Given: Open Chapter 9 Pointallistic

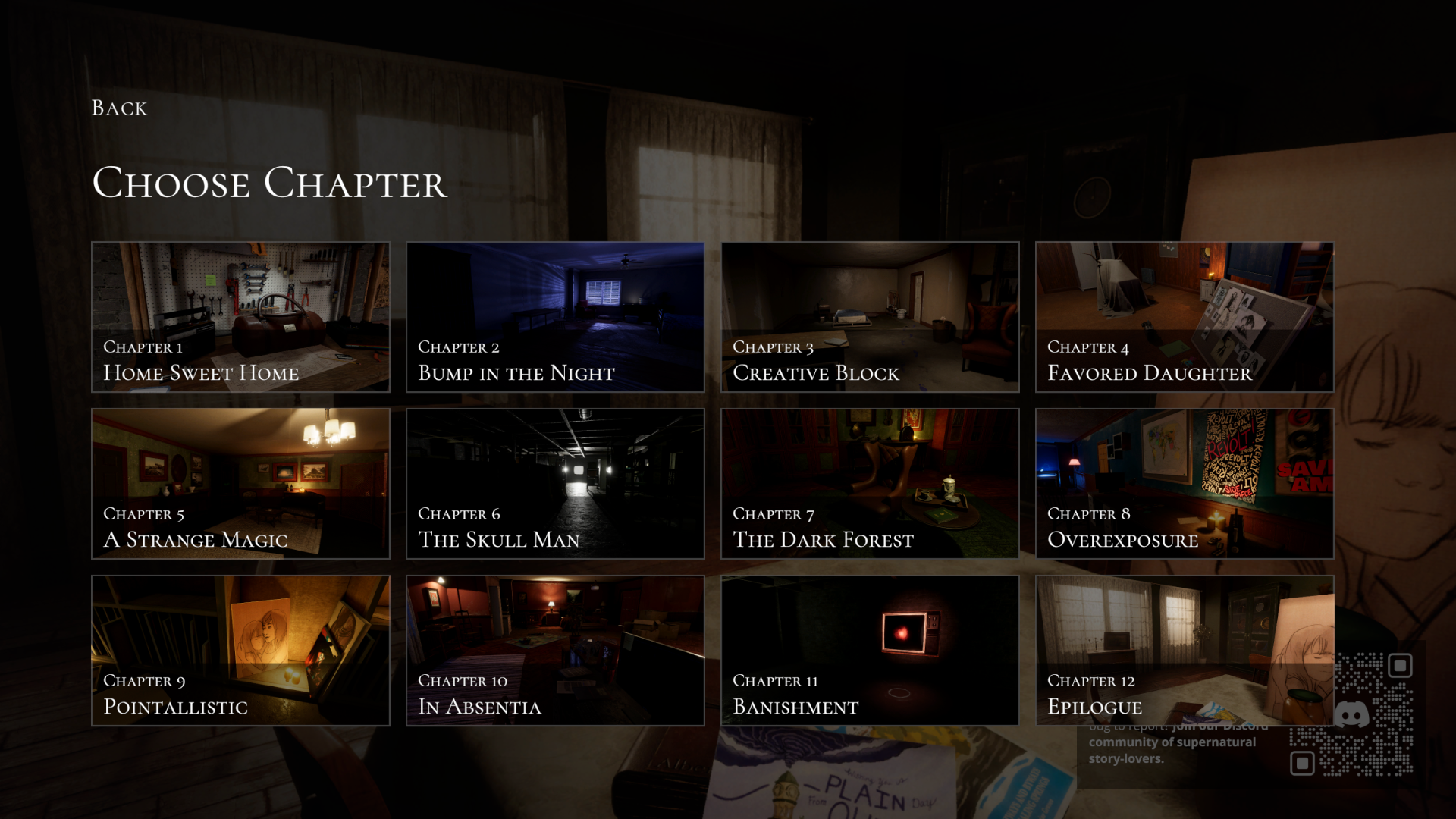Looking at the screenshot, I should [240, 651].
